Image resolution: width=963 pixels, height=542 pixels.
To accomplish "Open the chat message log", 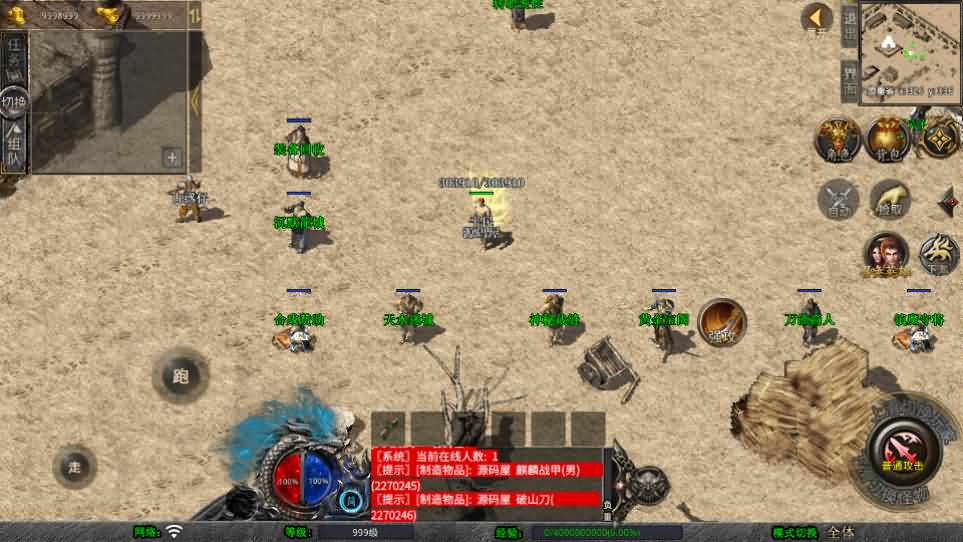I will (x=486, y=483).
